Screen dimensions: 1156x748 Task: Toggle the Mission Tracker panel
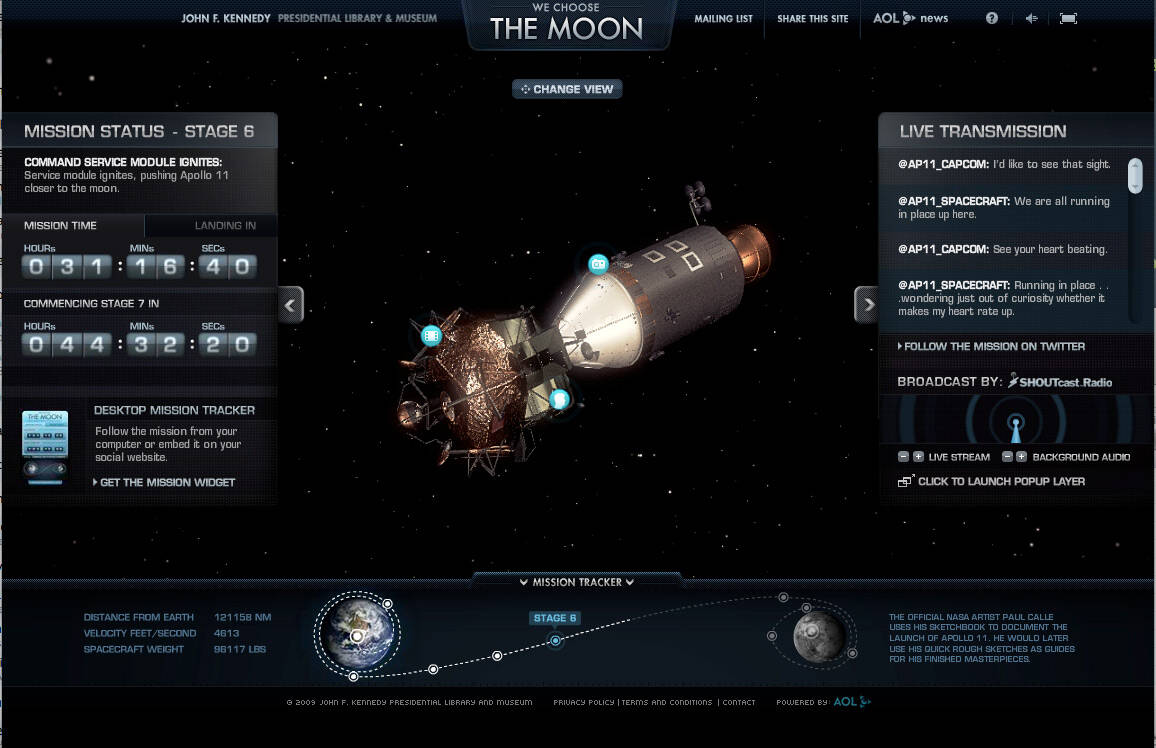point(577,582)
